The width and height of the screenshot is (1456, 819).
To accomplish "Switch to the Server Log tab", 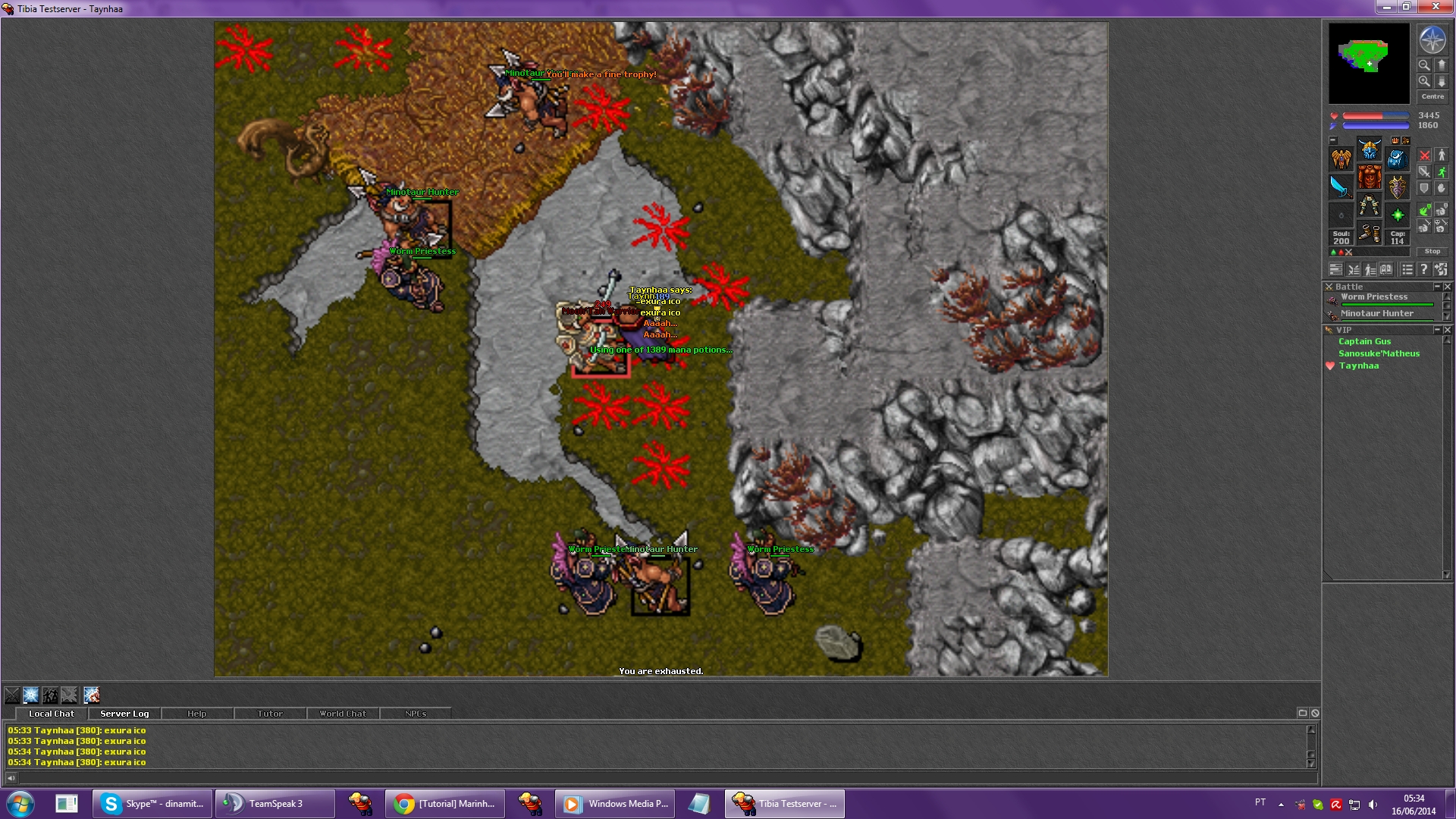I will tap(124, 714).
